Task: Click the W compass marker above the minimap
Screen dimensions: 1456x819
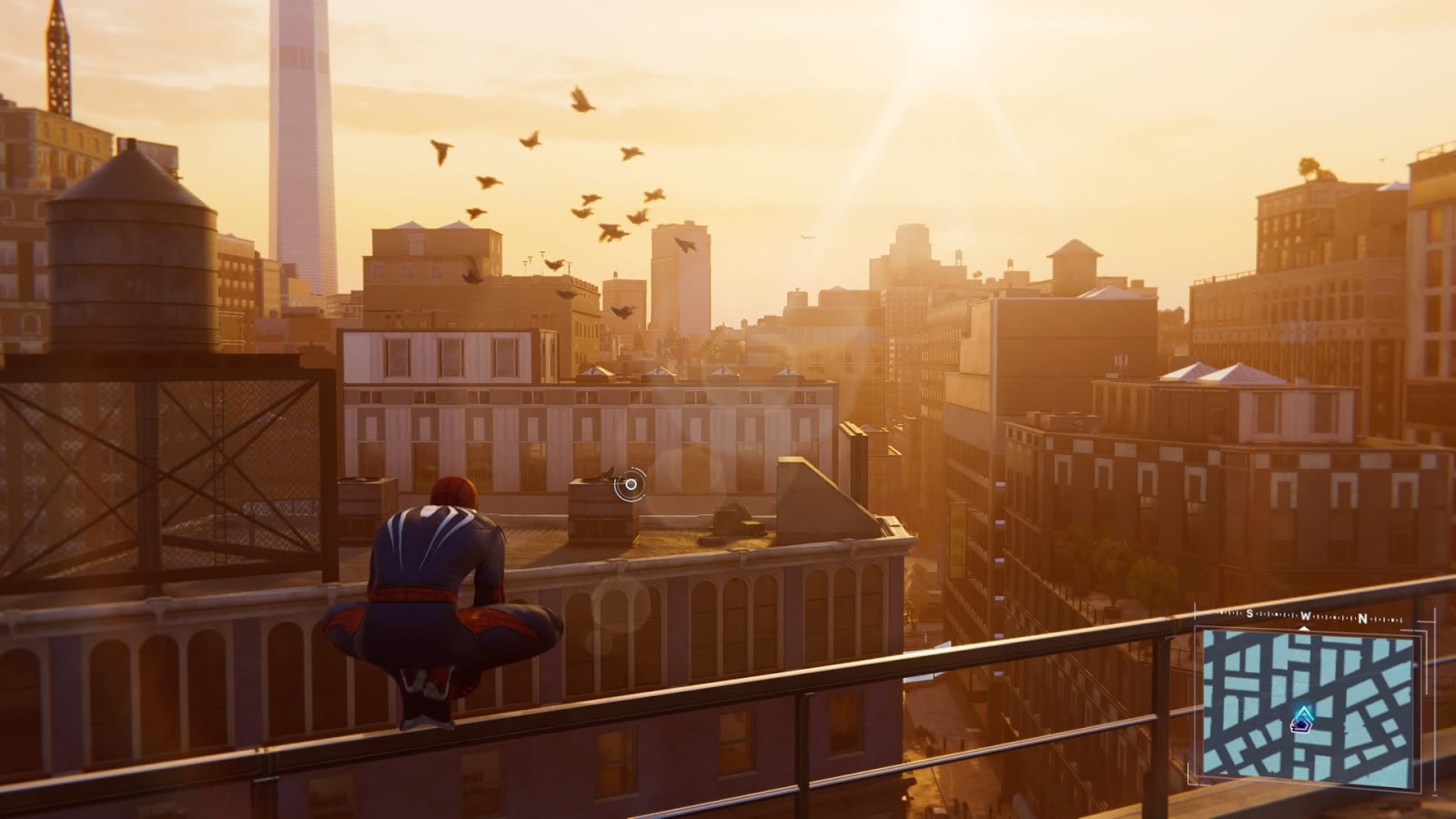Action: tap(1305, 615)
